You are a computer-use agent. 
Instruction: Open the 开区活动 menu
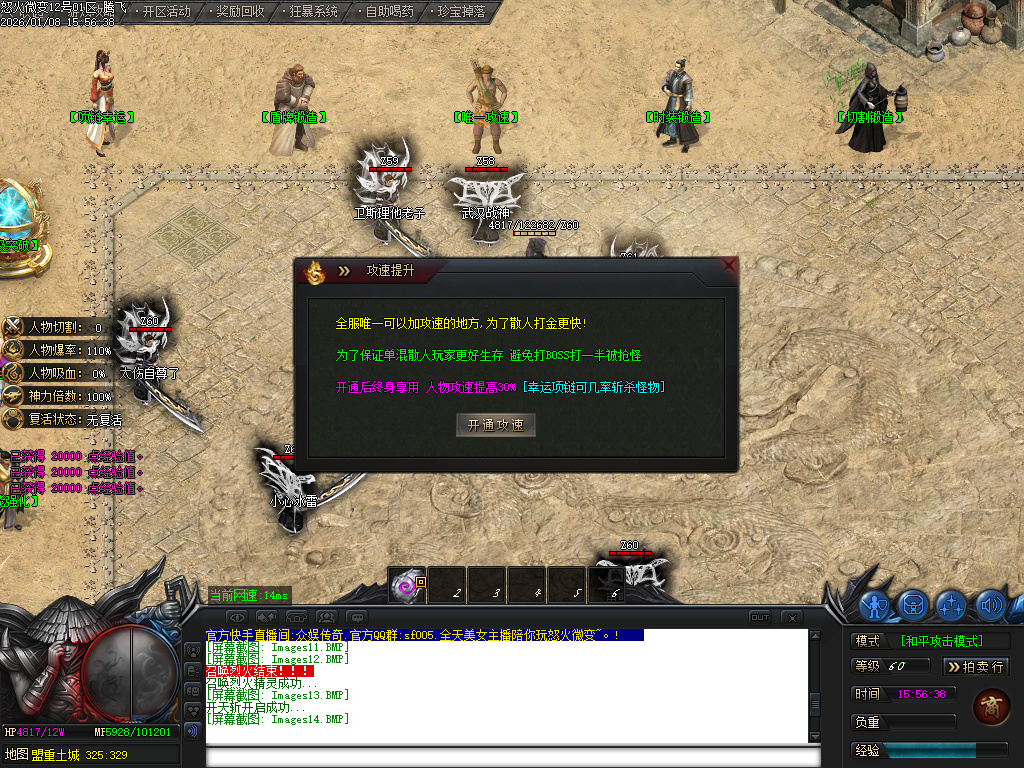[x=166, y=12]
